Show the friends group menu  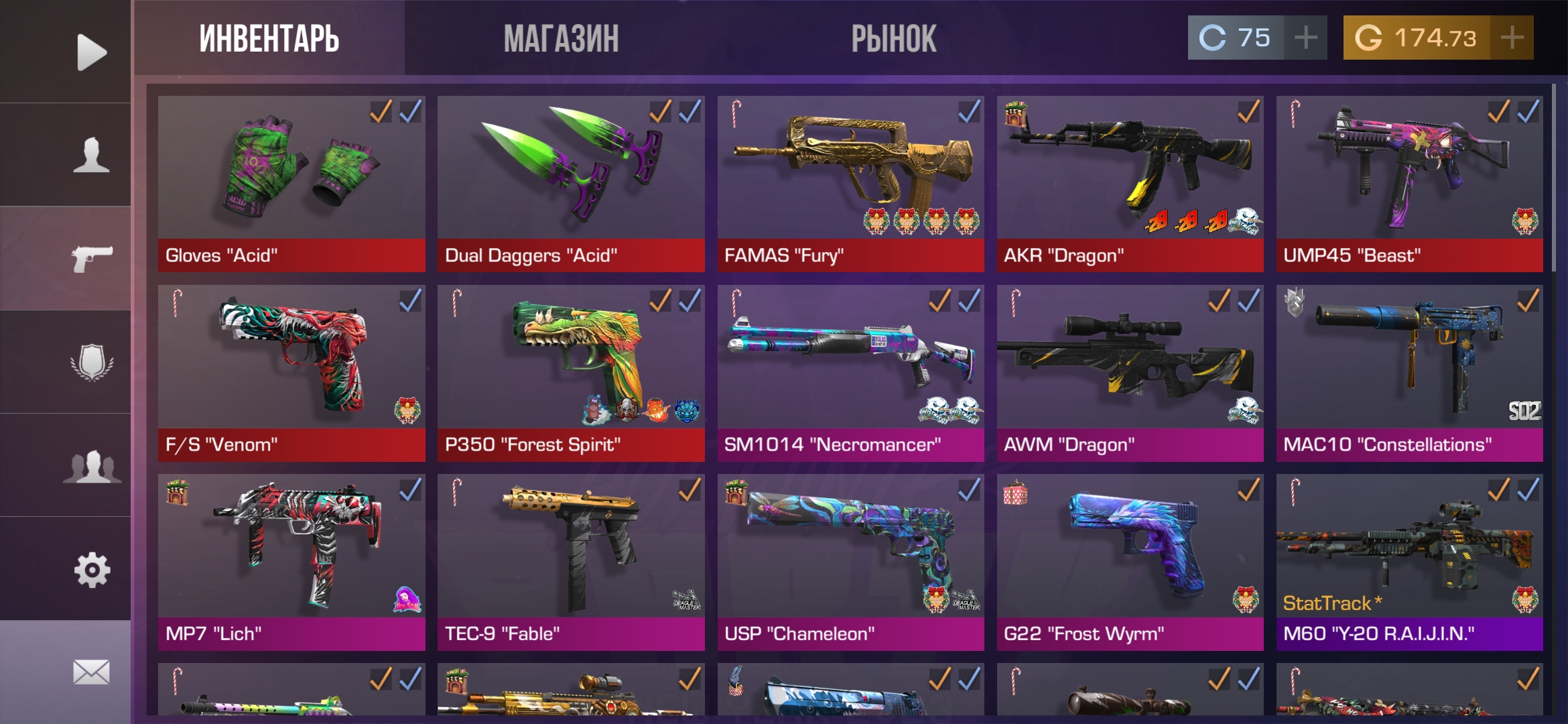click(91, 466)
